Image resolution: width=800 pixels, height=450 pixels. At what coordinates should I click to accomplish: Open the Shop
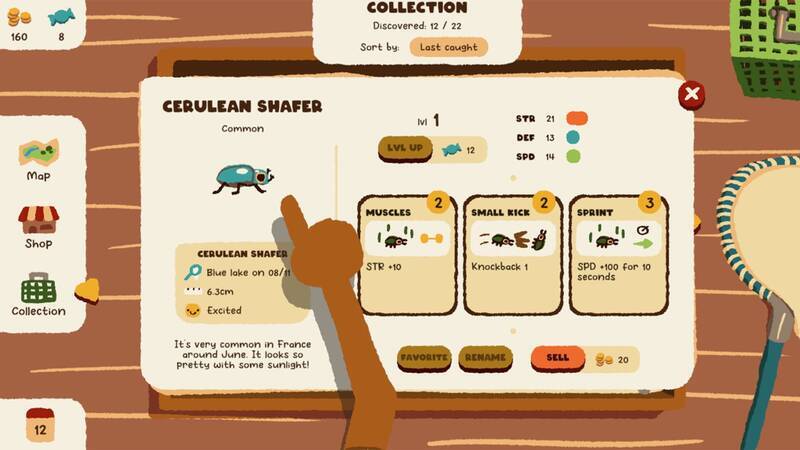38,226
